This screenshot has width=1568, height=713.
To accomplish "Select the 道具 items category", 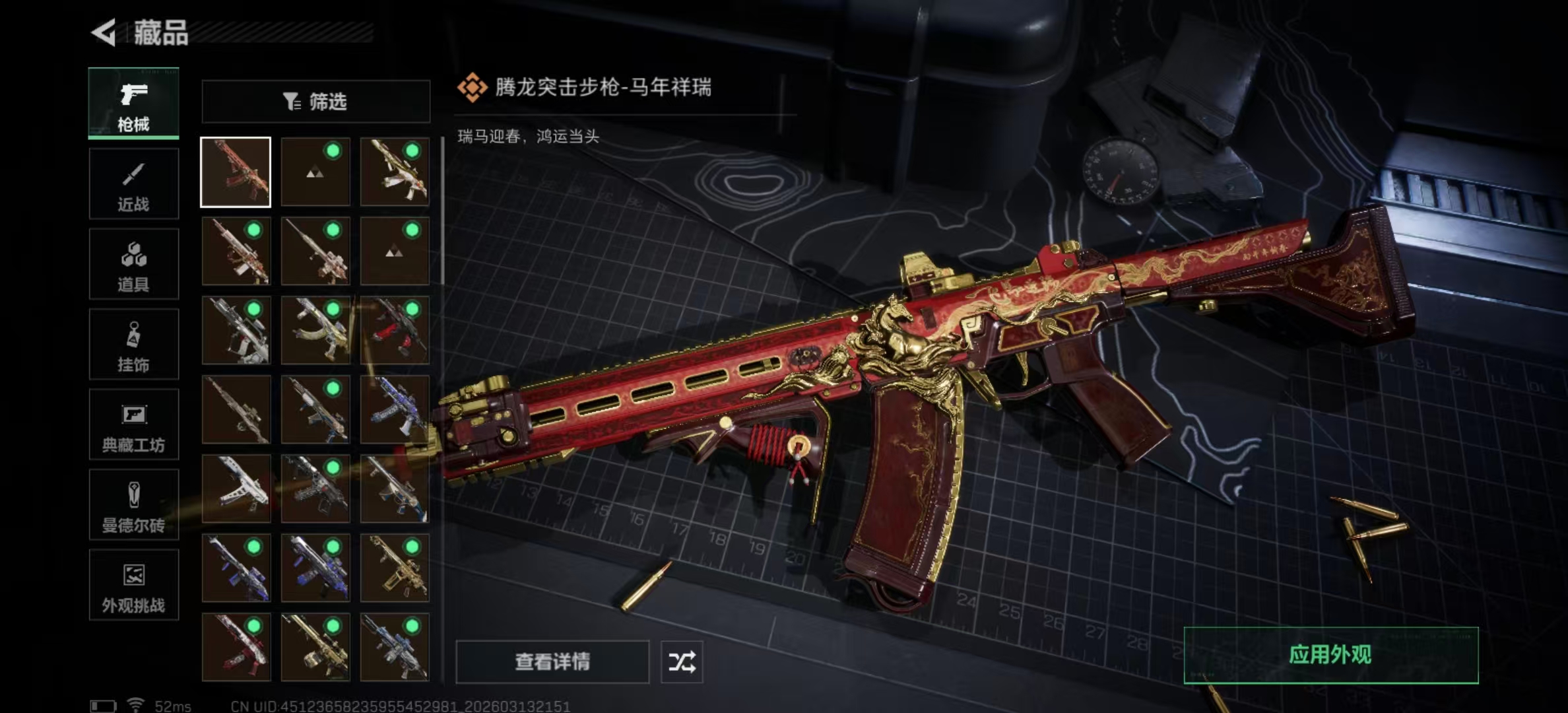I will pyautogui.click(x=133, y=264).
